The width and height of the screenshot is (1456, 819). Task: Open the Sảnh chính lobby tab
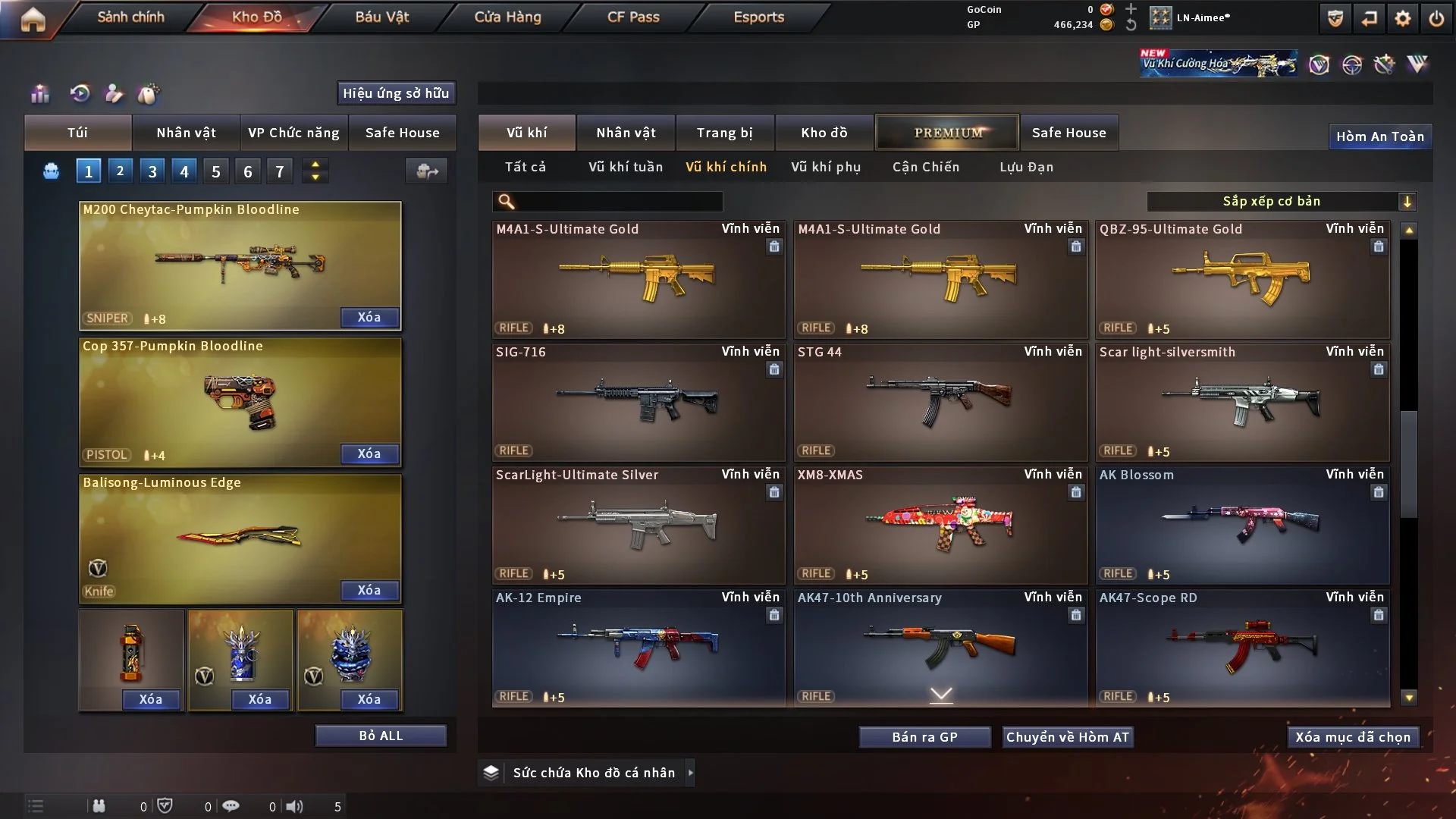(130, 17)
